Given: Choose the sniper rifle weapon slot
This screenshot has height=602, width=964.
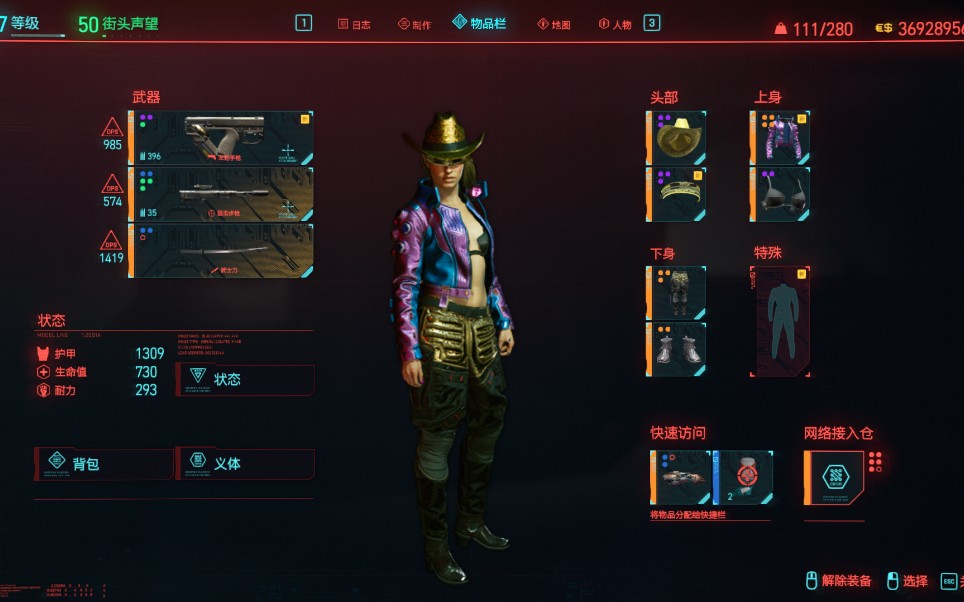Looking at the screenshot, I should (x=222, y=194).
